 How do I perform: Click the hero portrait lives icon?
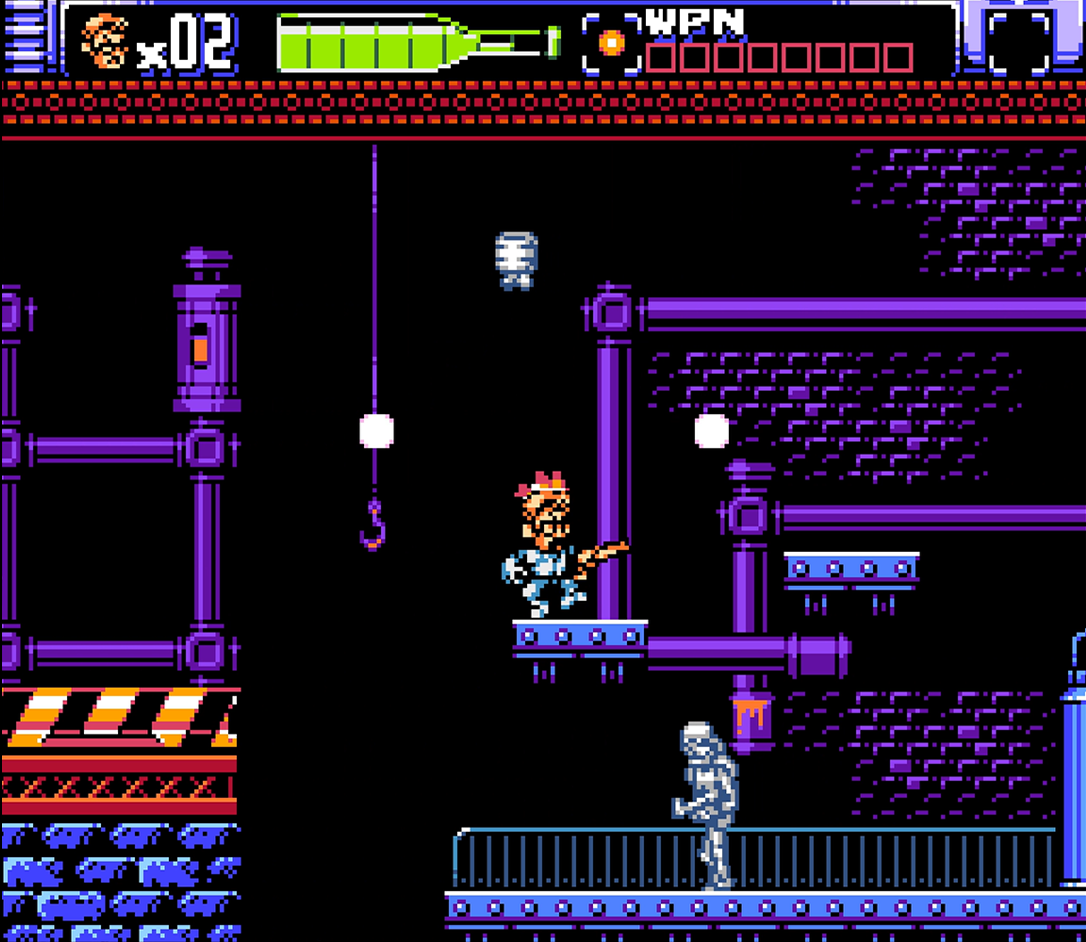tap(105, 42)
